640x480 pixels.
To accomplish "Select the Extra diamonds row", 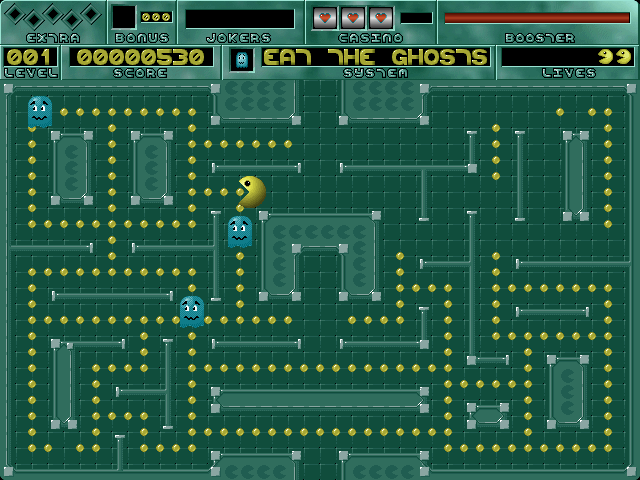I will click(x=52, y=16).
